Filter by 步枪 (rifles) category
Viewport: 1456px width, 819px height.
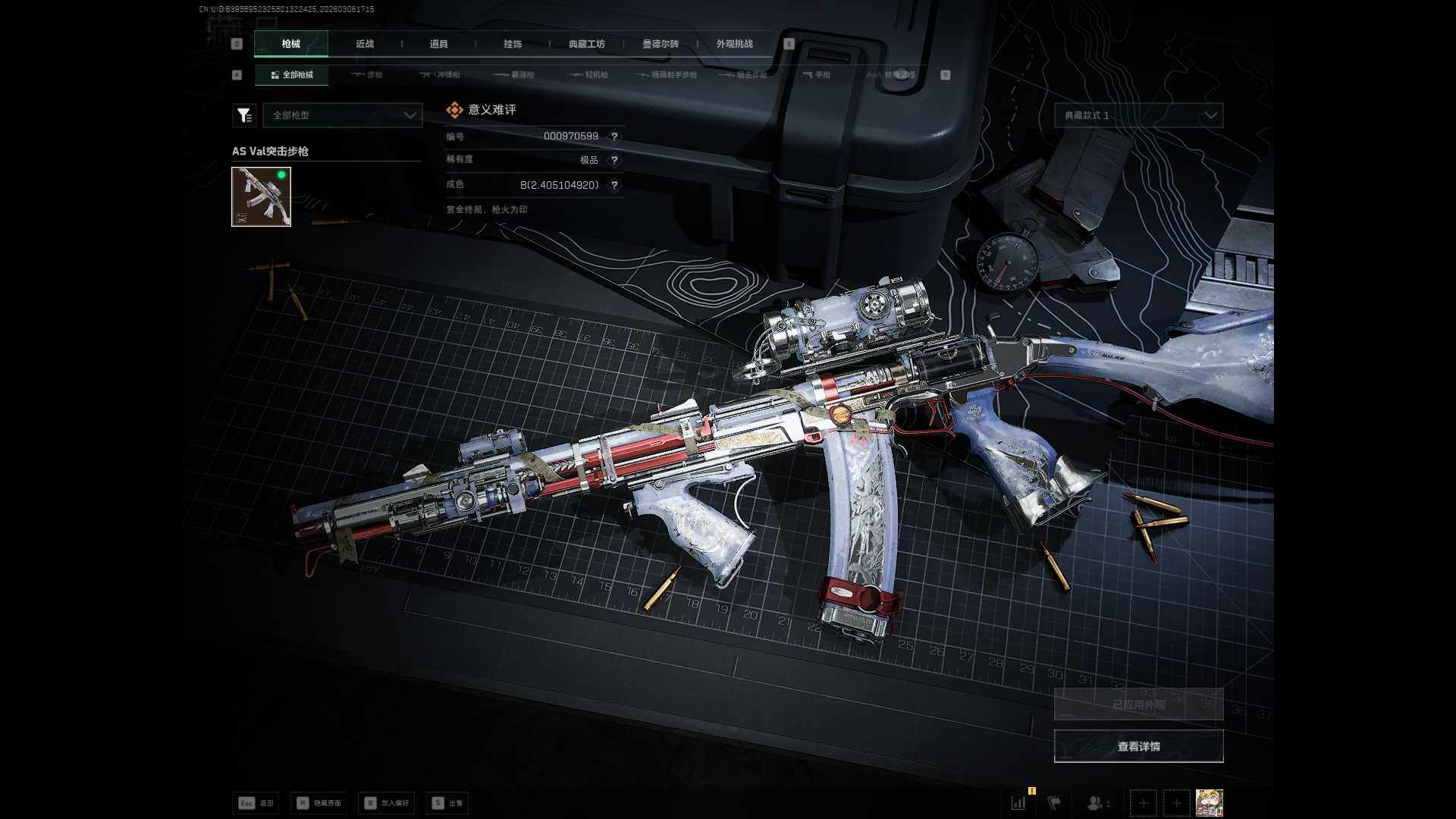(368, 75)
